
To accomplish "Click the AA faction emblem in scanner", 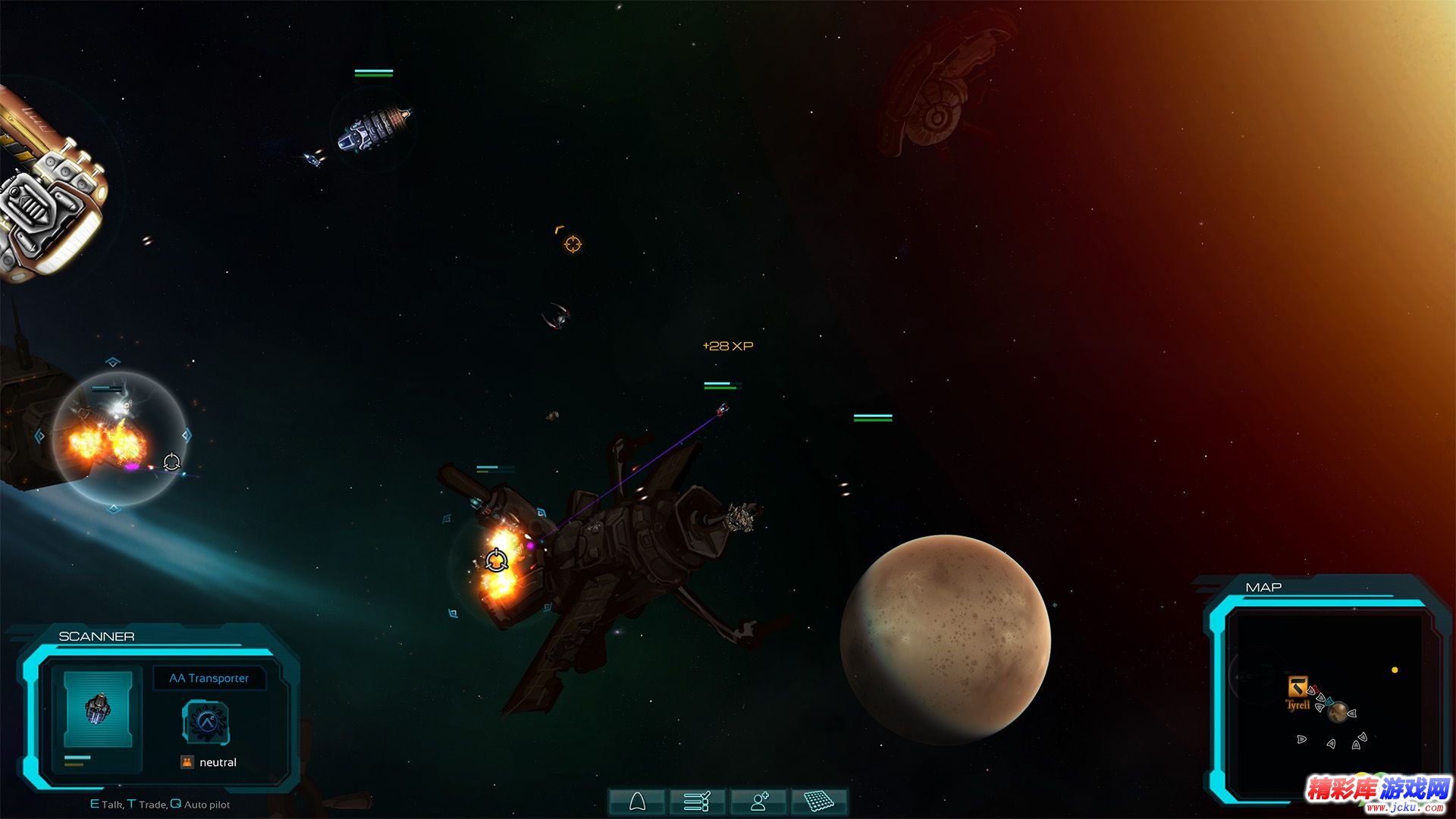I will click(x=206, y=721).
